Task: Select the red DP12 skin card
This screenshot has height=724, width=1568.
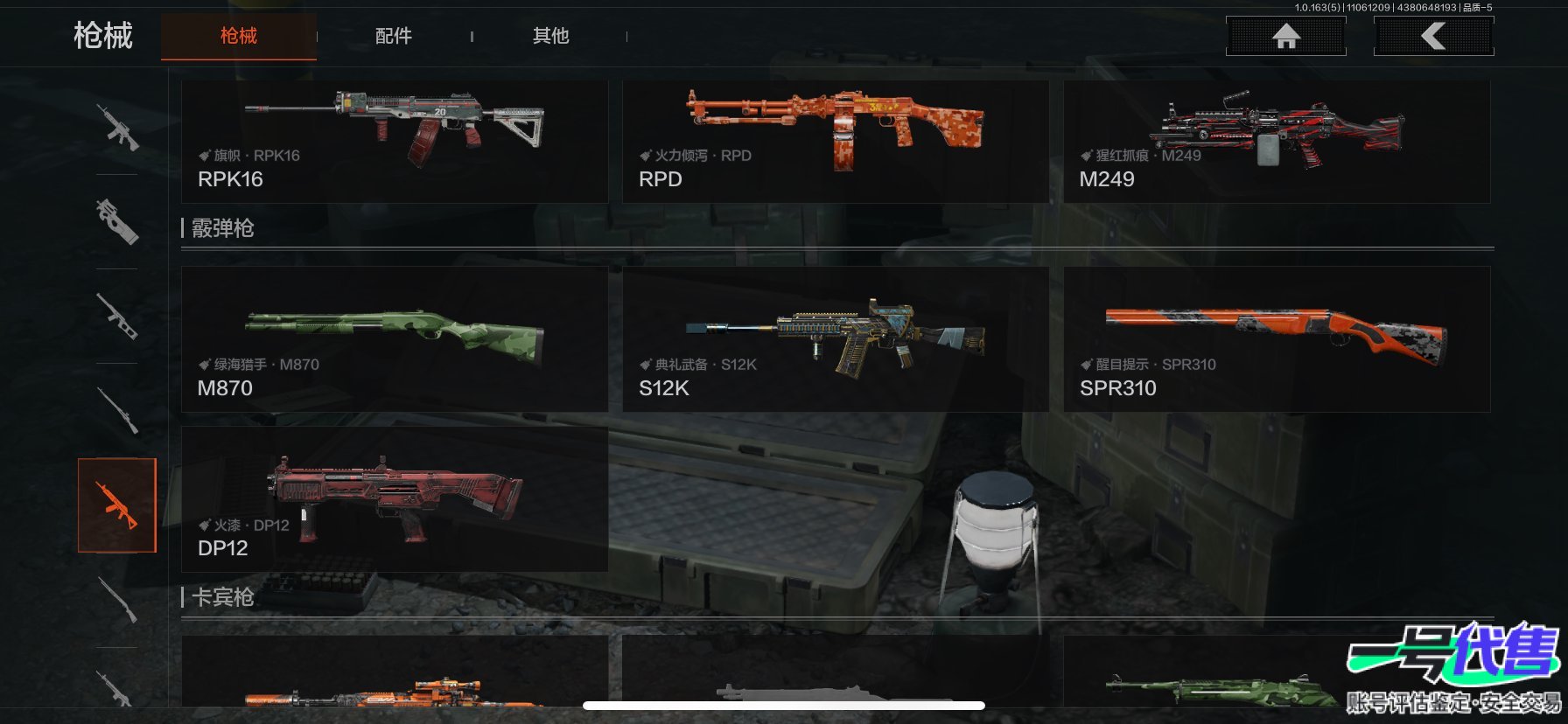Action: click(x=394, y=499)
